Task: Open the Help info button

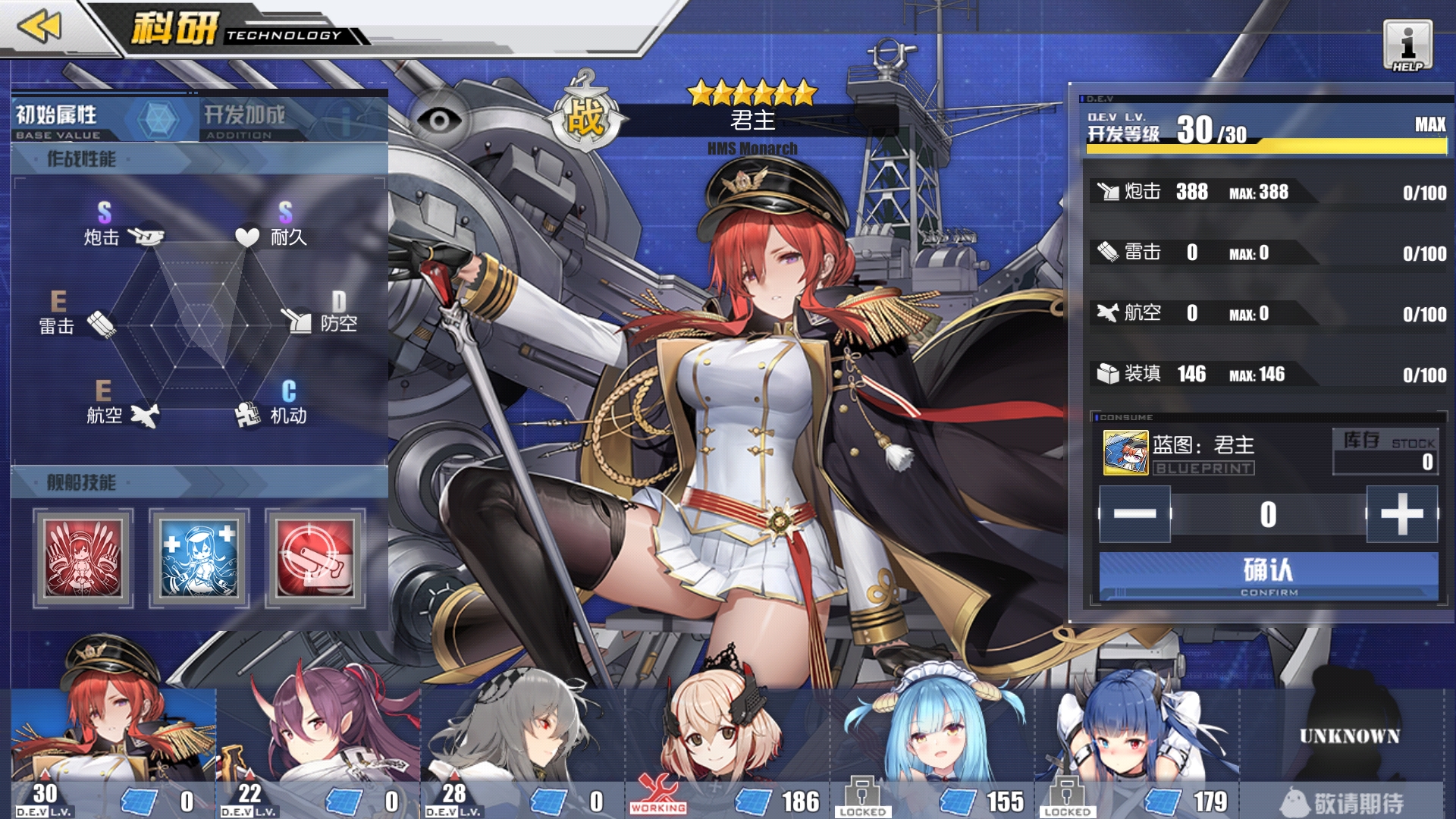Action: (x=1407, y=45)
